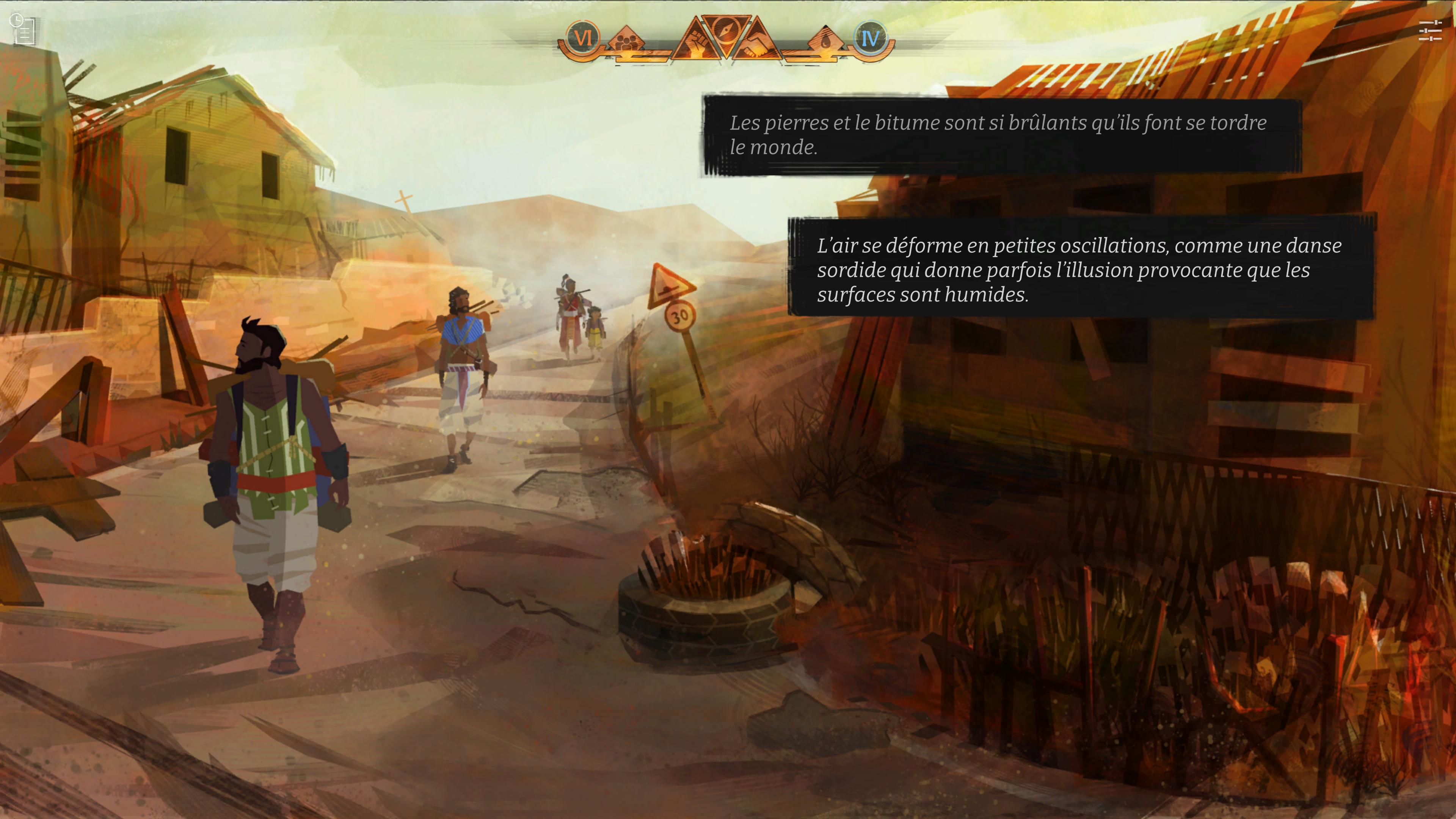Click the orange VI roman numeral badge

tap(583, 38)
